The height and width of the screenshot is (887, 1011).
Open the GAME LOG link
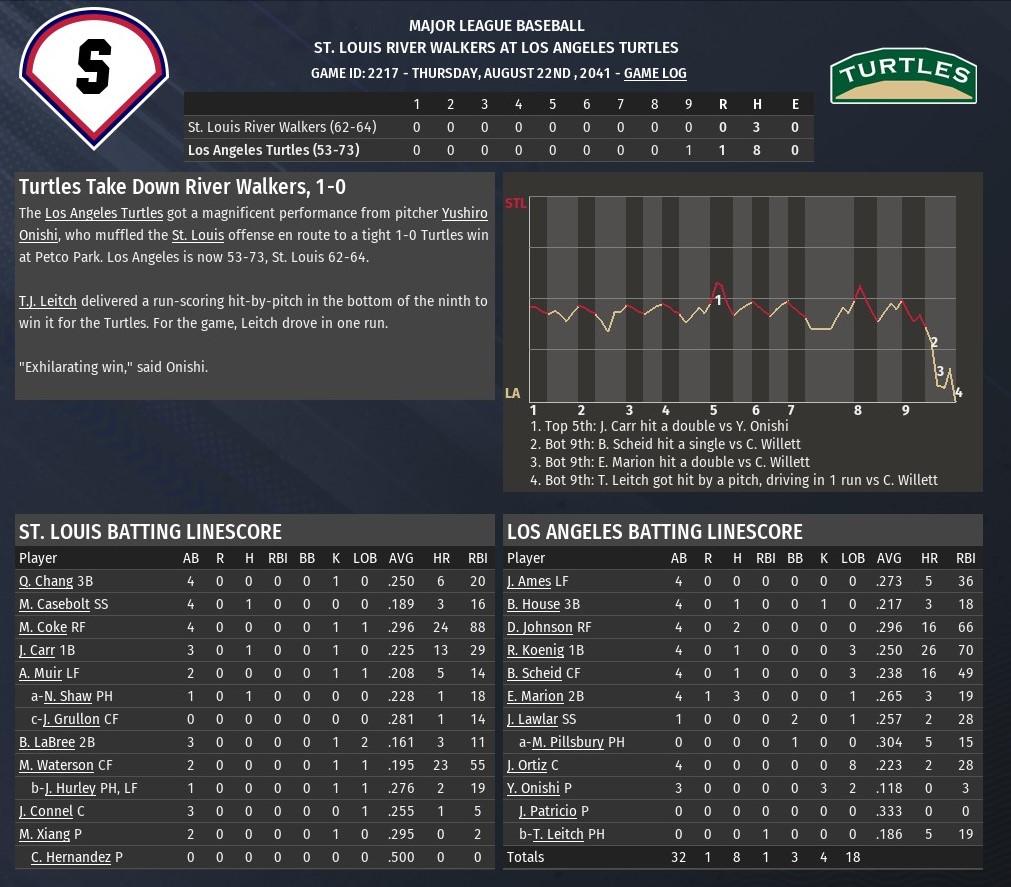click(655, 73)
